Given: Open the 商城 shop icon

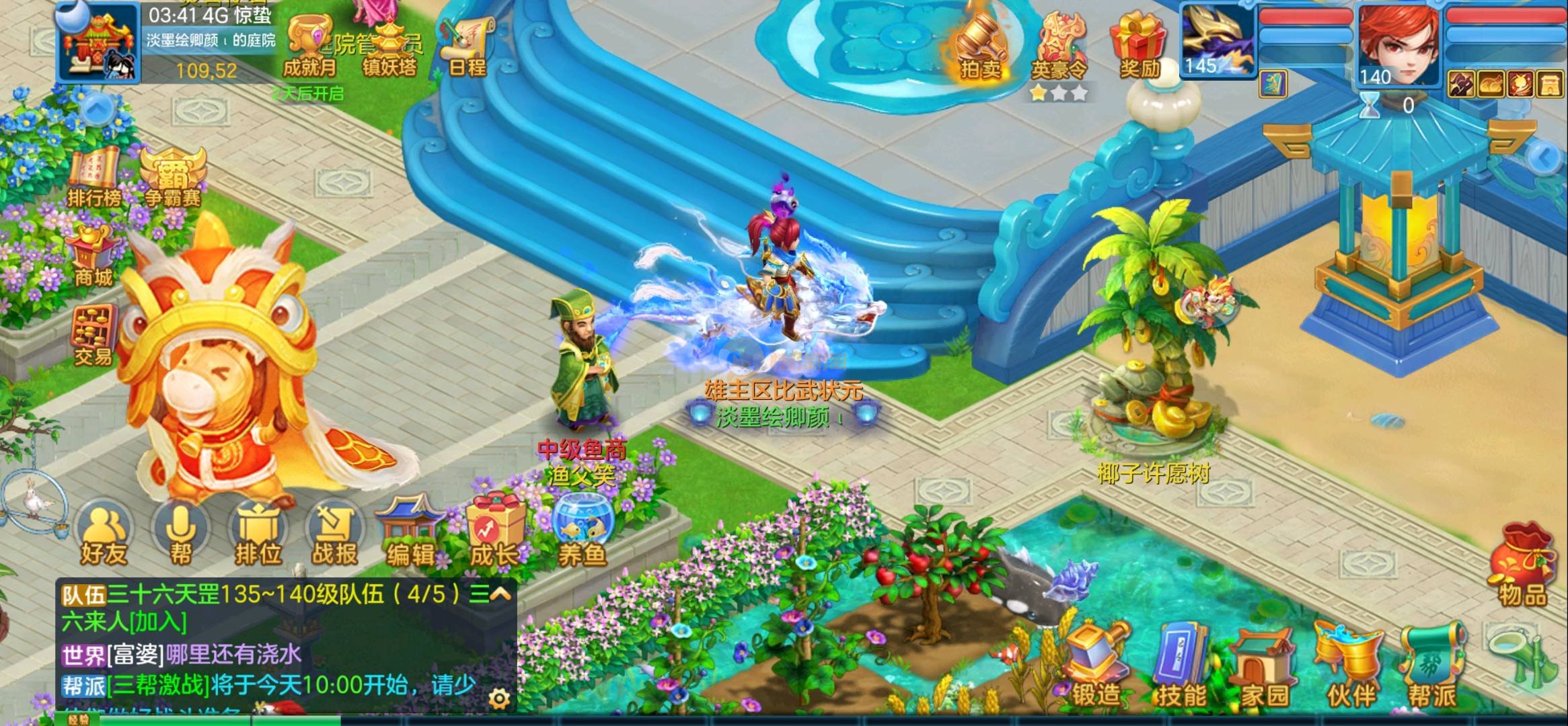Looking at the screenshot, I should (x=93, y=255).
